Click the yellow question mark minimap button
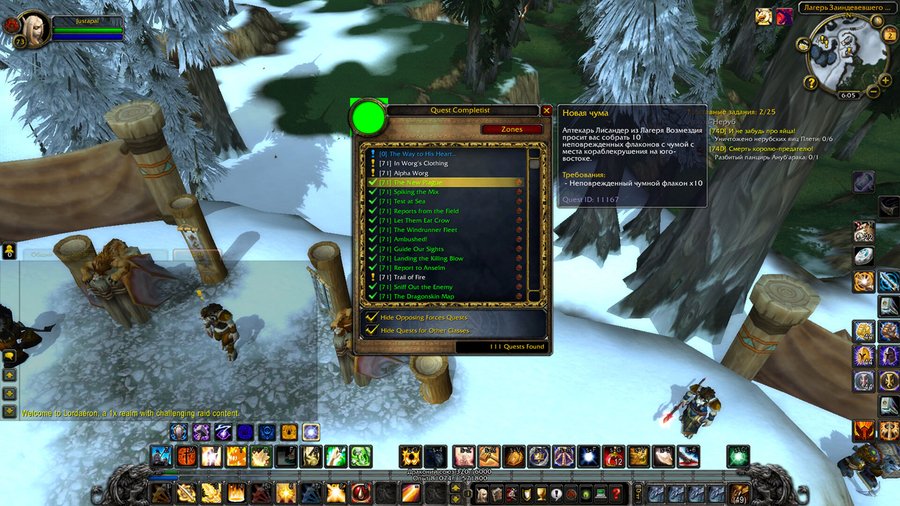This screenshot has width=900, height=506. (811, 82)
